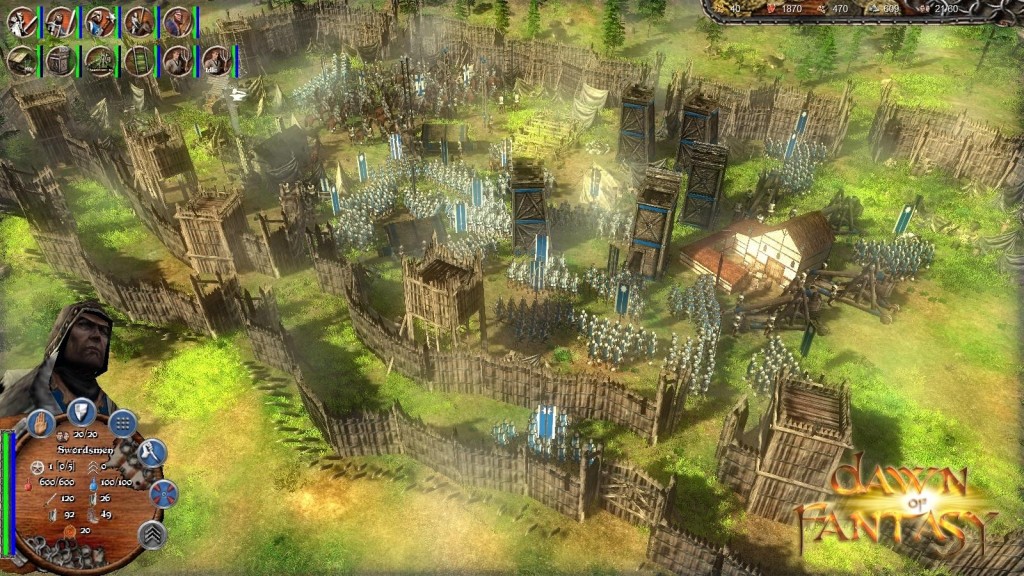
Task: Activate the axe attack command button
Action: tap(151, 453)
